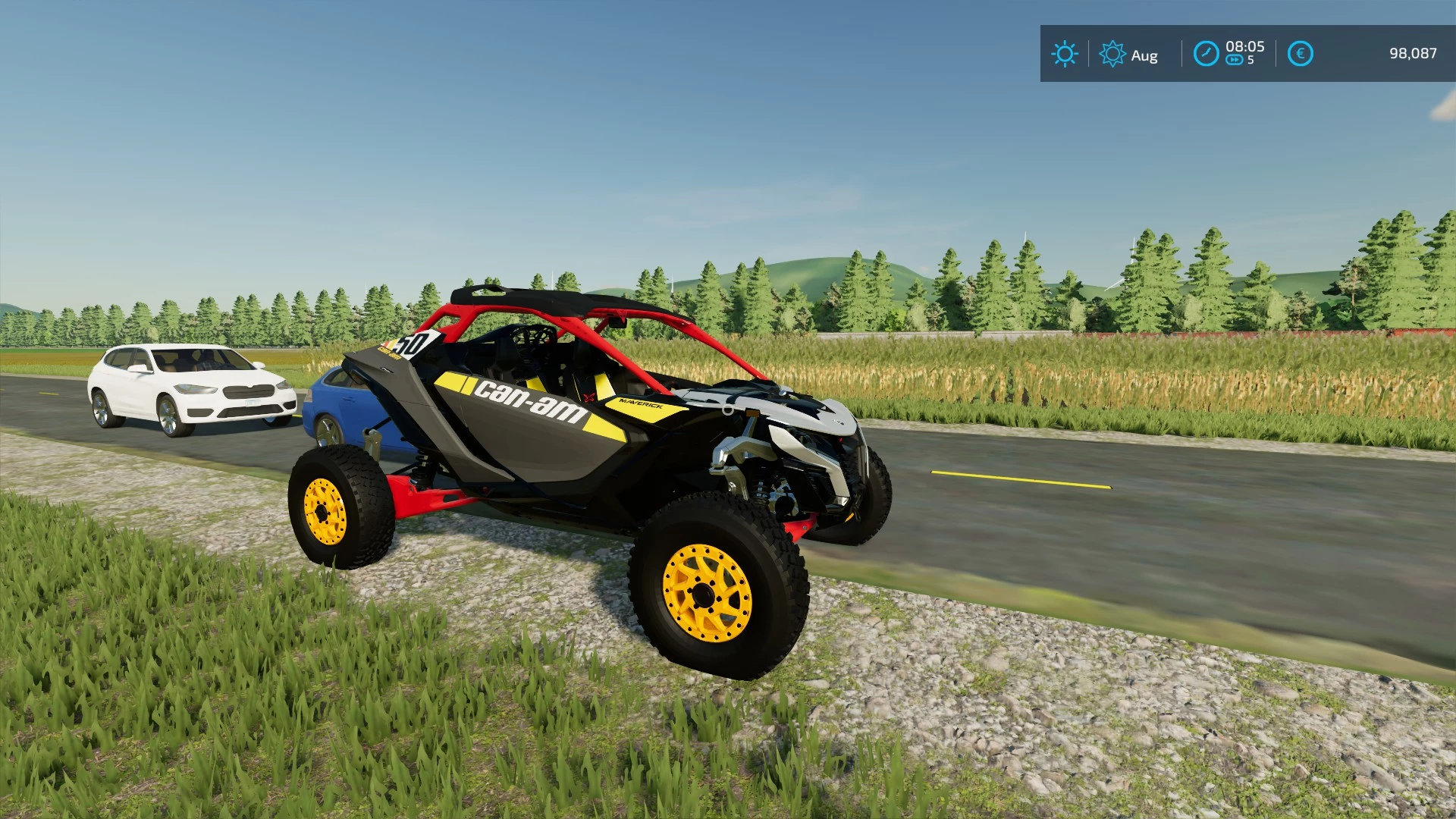Click the number 50 race plate
The height and width of the screenshot is (819, 1456).
[416, 343]
